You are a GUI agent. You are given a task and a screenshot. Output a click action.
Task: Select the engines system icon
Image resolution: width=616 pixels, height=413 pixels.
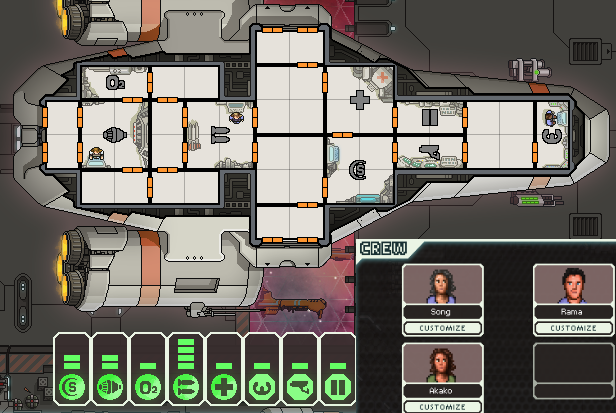coord(109,387)
